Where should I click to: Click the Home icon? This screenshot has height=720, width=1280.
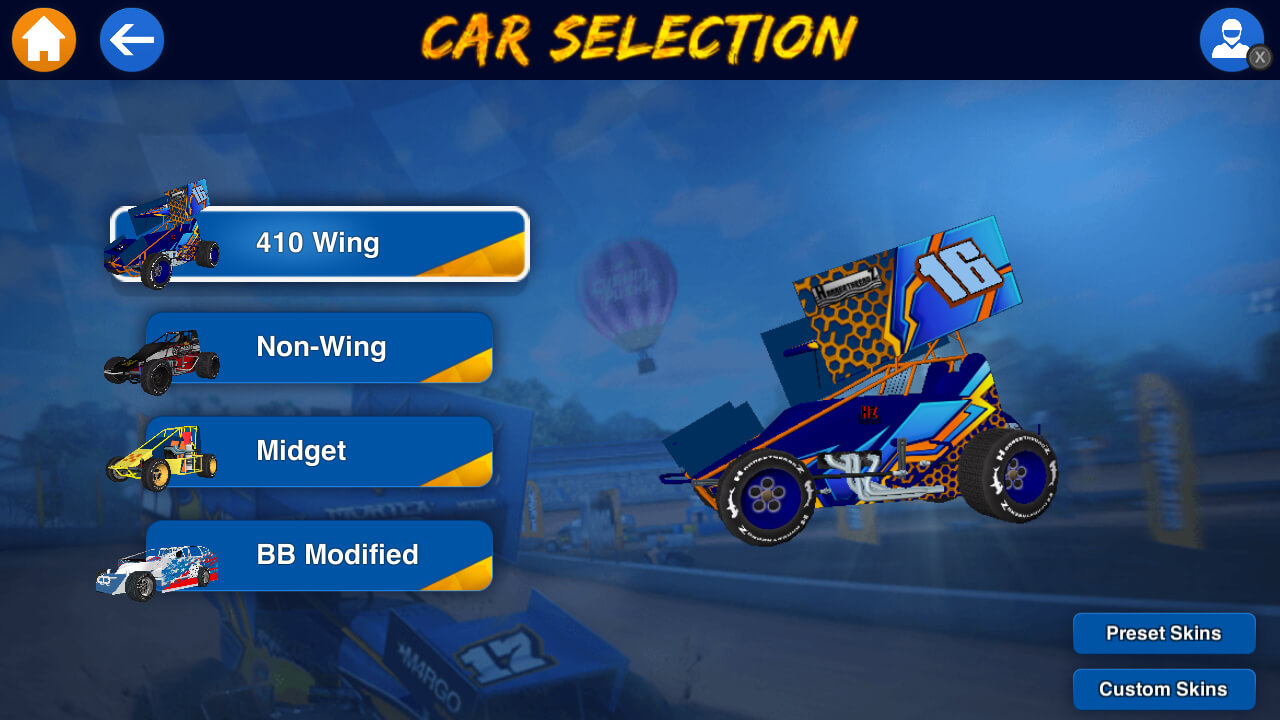(43, 39)
